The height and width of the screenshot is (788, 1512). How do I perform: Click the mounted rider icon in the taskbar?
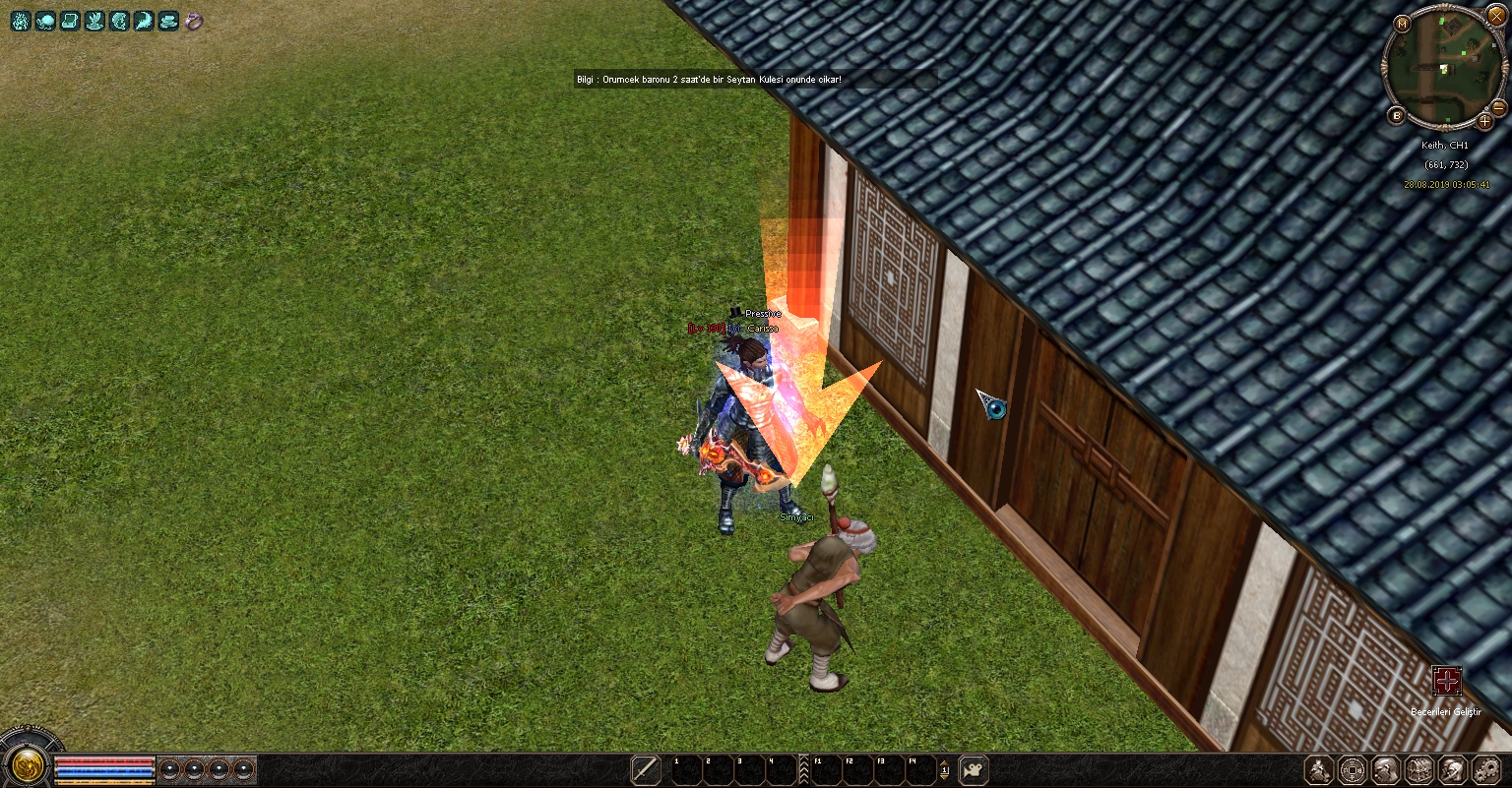(1320, 769)
